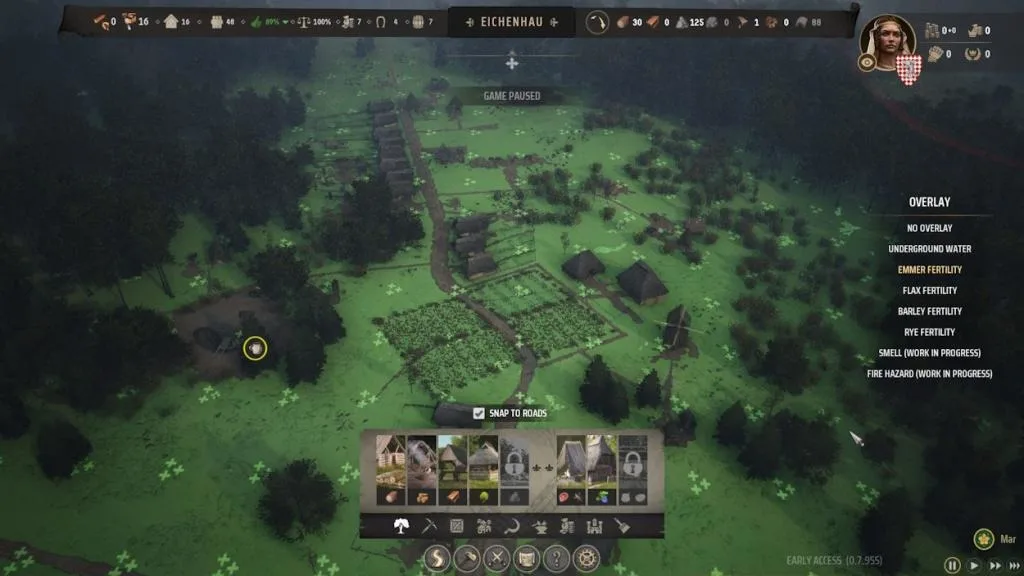Open the question mark help button
The image size is (1024, 576).
tap(556, 558)
